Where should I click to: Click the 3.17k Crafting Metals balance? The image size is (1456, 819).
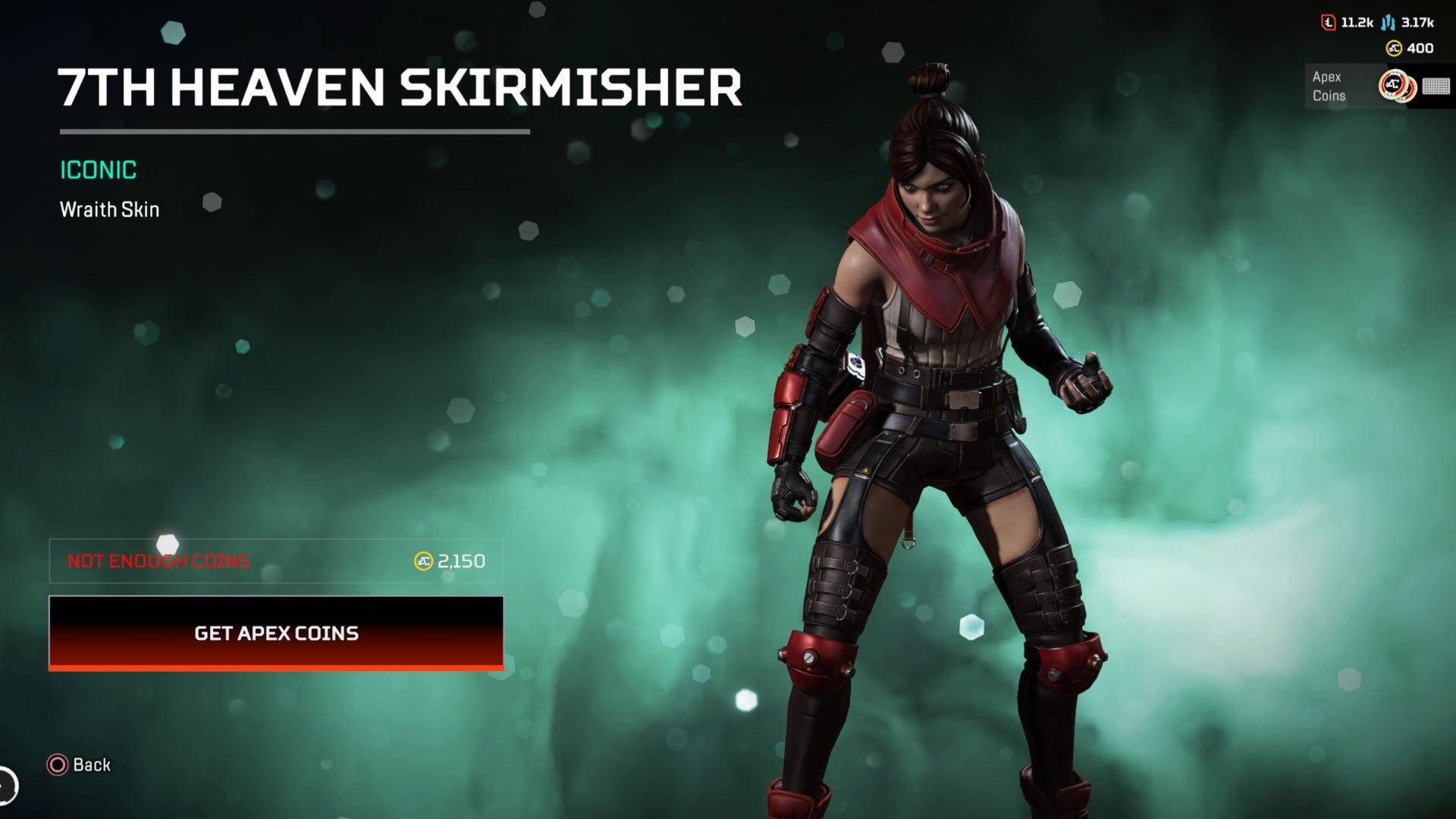[x=1418, y=23]
